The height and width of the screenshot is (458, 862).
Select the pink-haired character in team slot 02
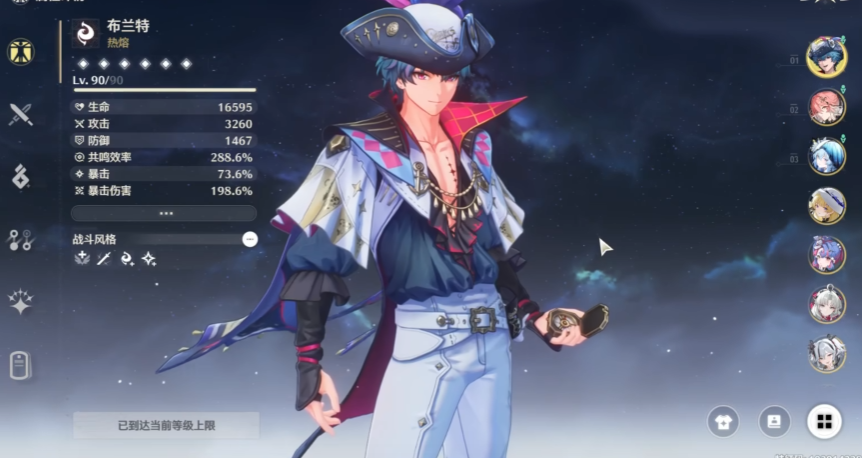click(x=827, y=106)
